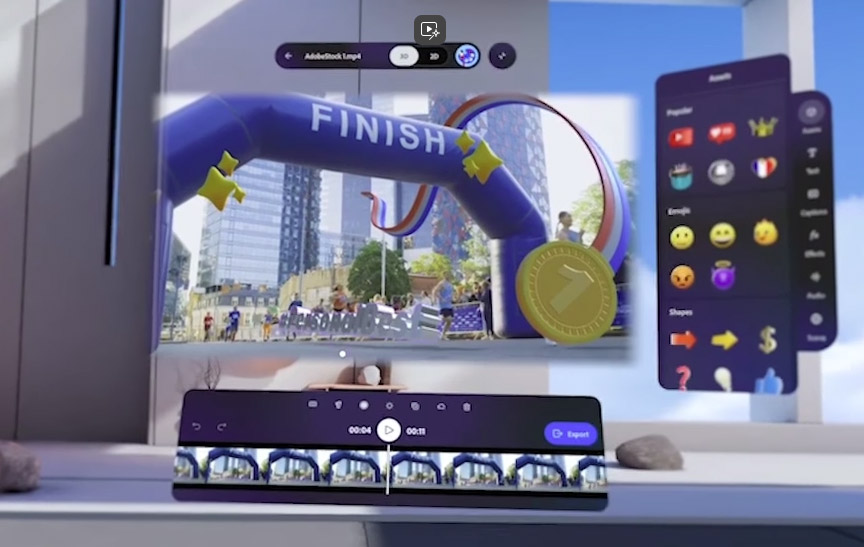This screenshot has width=864, height=547.
Task: Pick the dollar sign shape
Action: (x=766, y=340)
